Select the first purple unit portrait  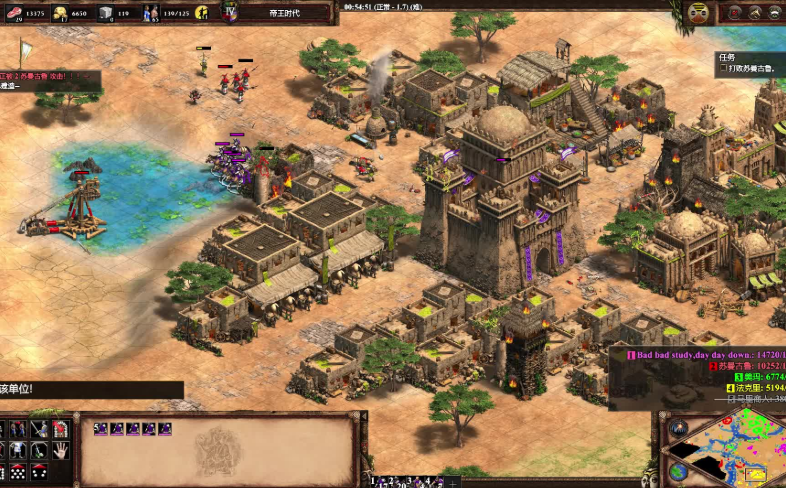pyautogui.click(x=103, y=428)
